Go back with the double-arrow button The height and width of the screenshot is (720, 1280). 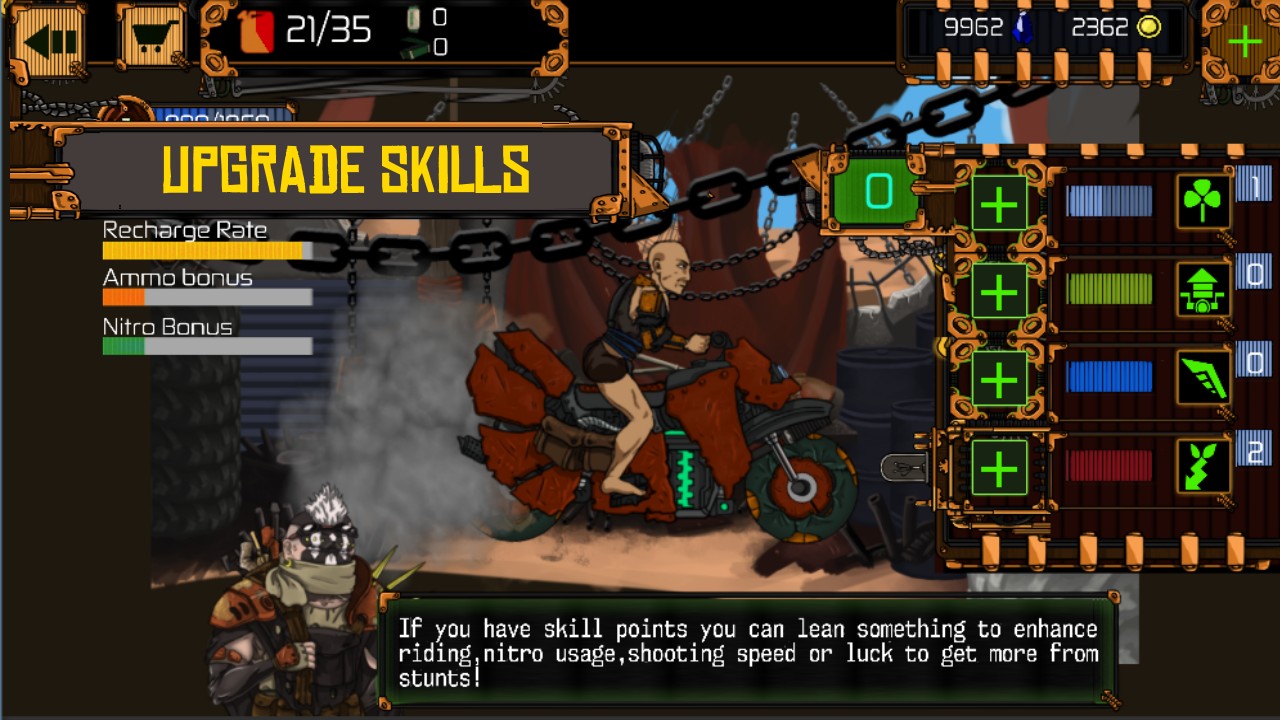pyautogui.click(x=48, y=42)
